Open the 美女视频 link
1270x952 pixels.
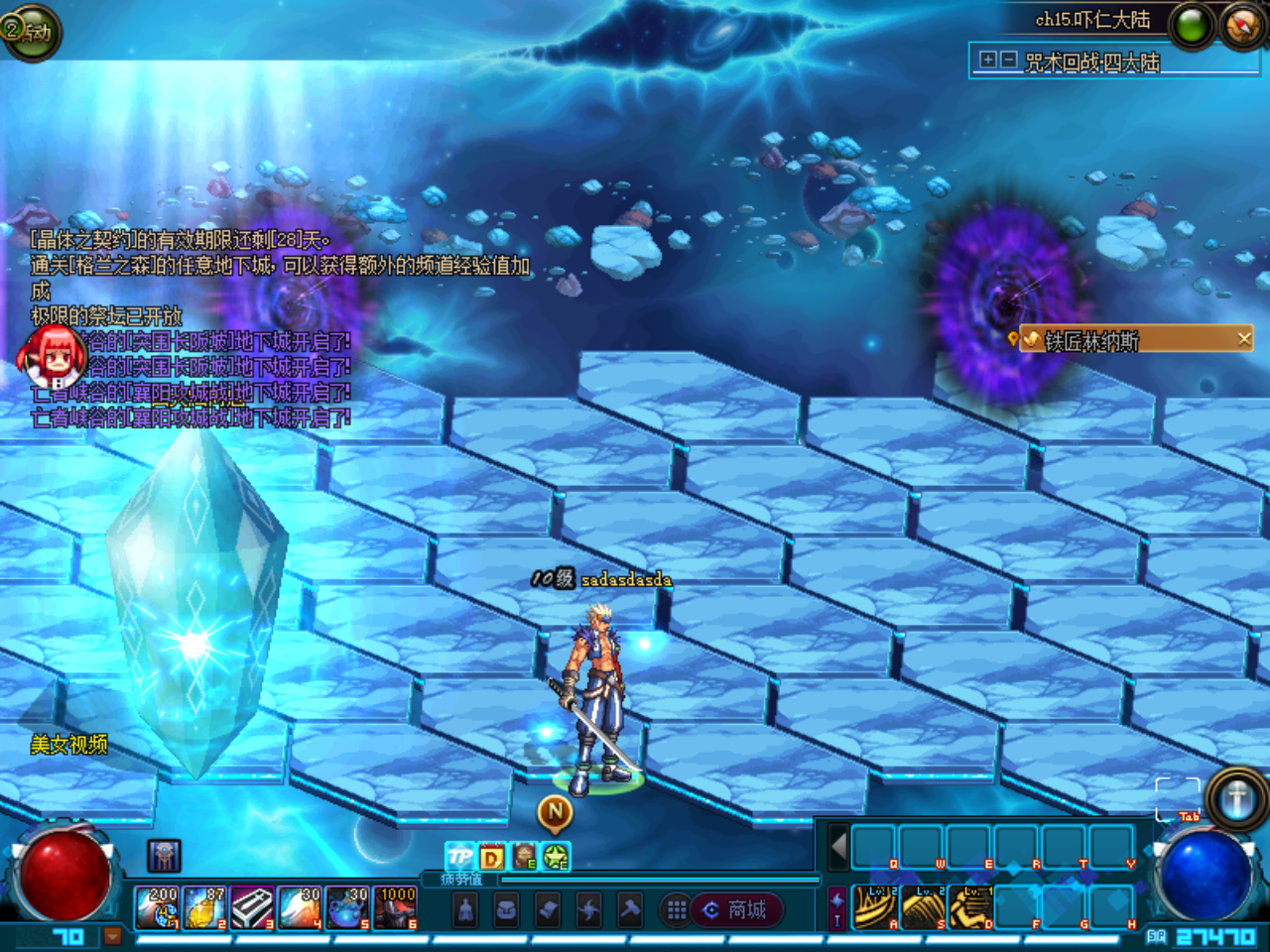68,745
